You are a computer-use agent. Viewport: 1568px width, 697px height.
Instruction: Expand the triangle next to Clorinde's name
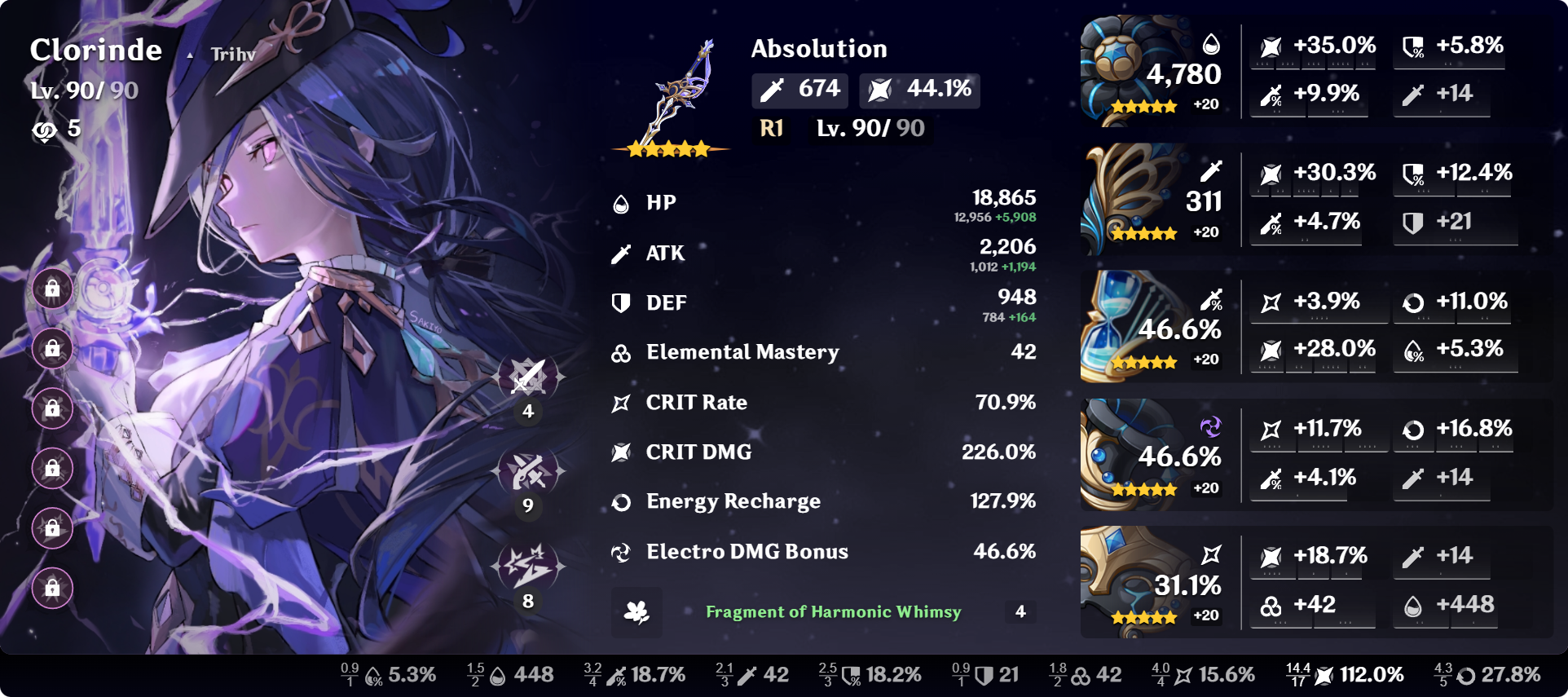tap(190, 55)
